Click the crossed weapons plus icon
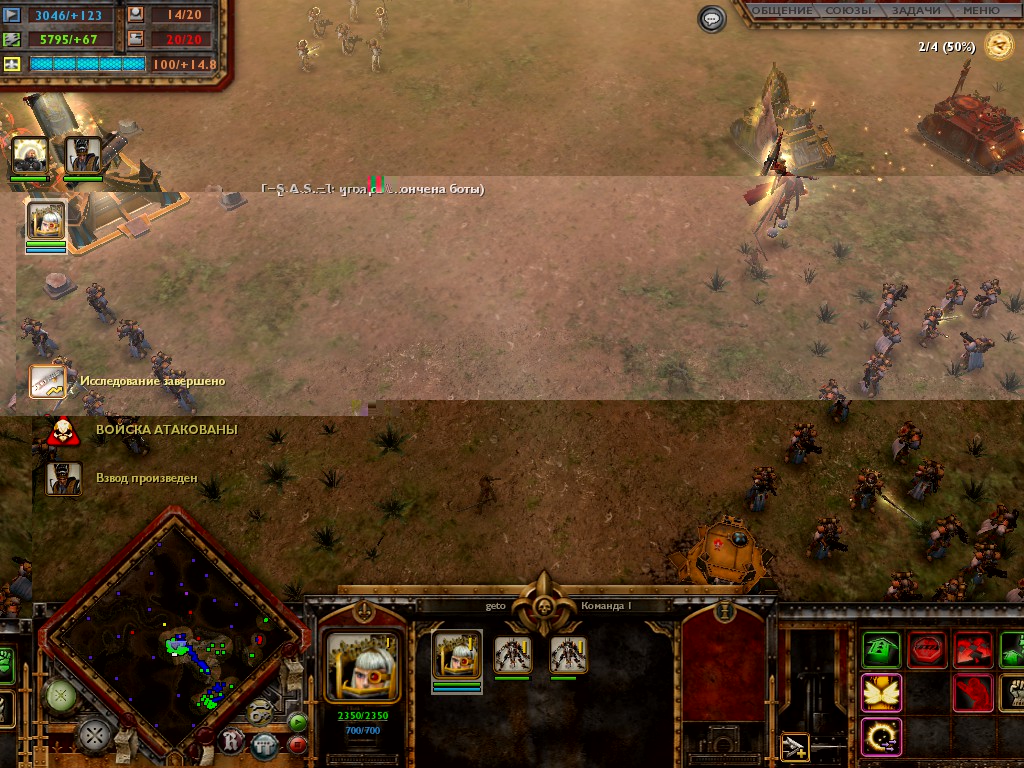The image size is (1024, 768). [x=795, y=746]
